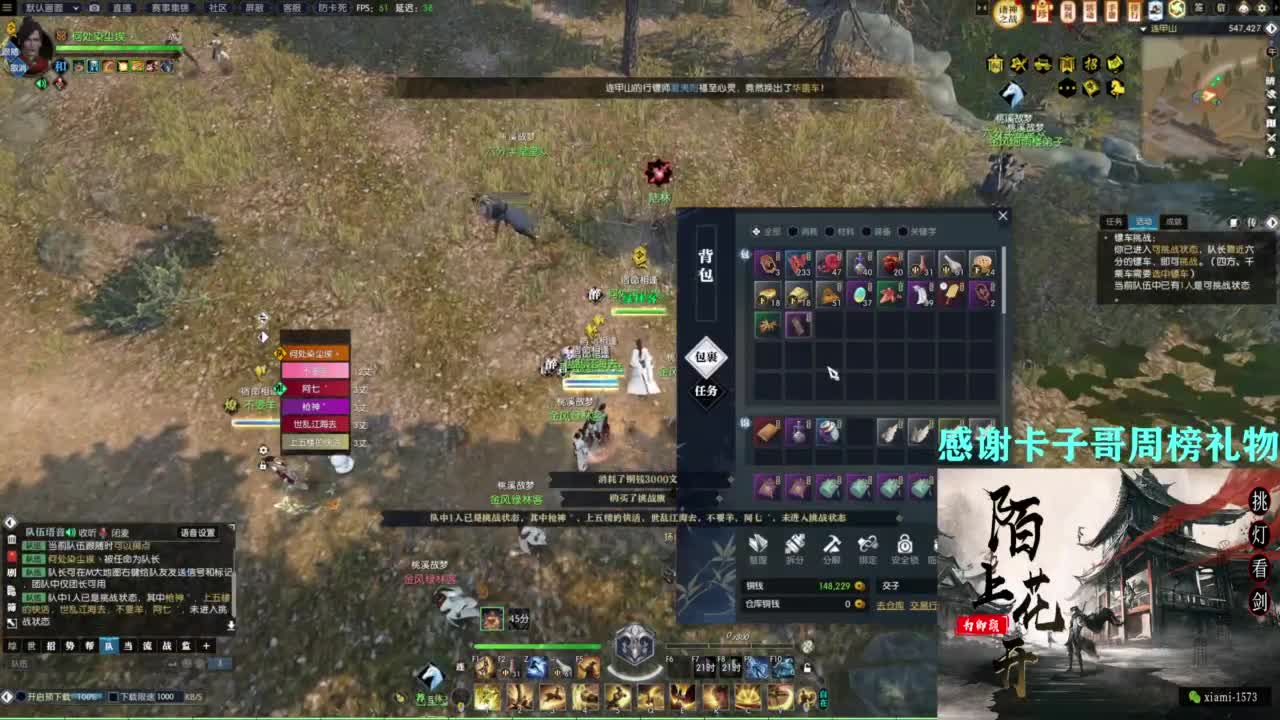This screenshot has height=720, width=1280.
Task: Select the 整理 sort icon in the backpack
Action: [x=759, y=545]
